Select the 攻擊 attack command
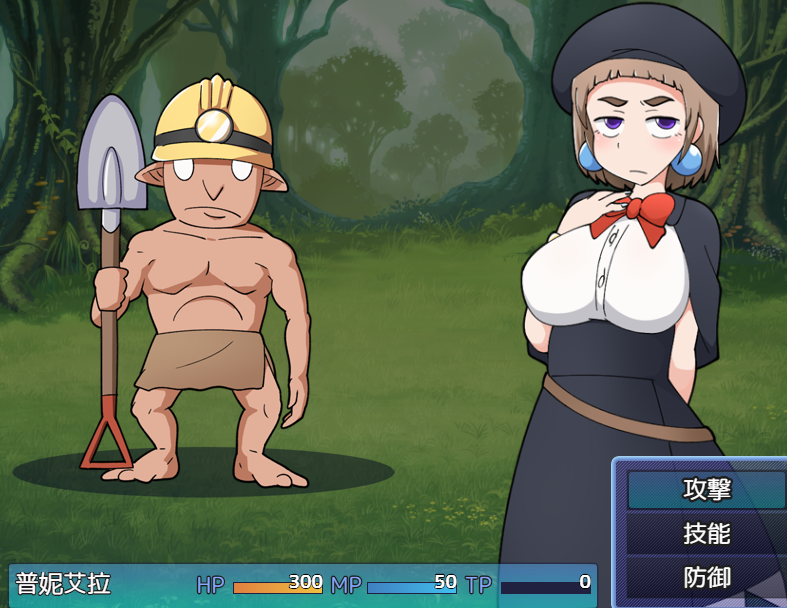The height and width of the screenshot is (608, 787). click(706, 490)
